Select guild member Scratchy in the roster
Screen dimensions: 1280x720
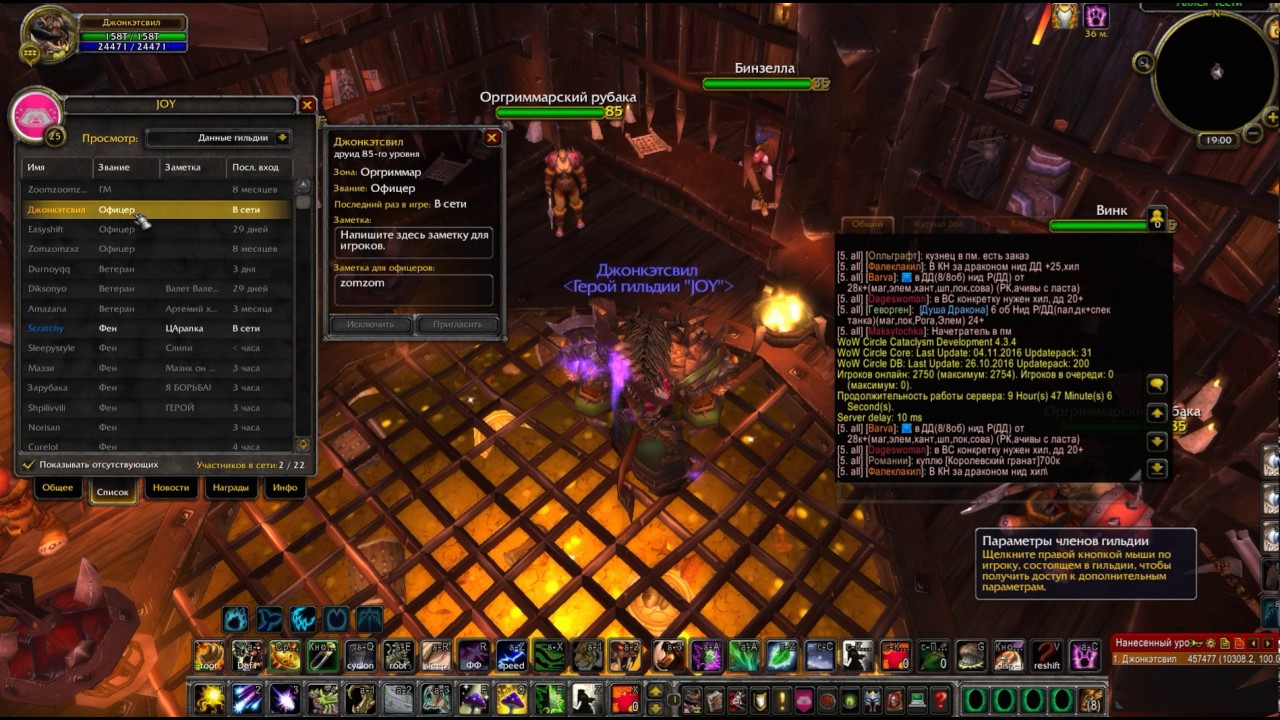pyautogui.click(x=45, y=328)
